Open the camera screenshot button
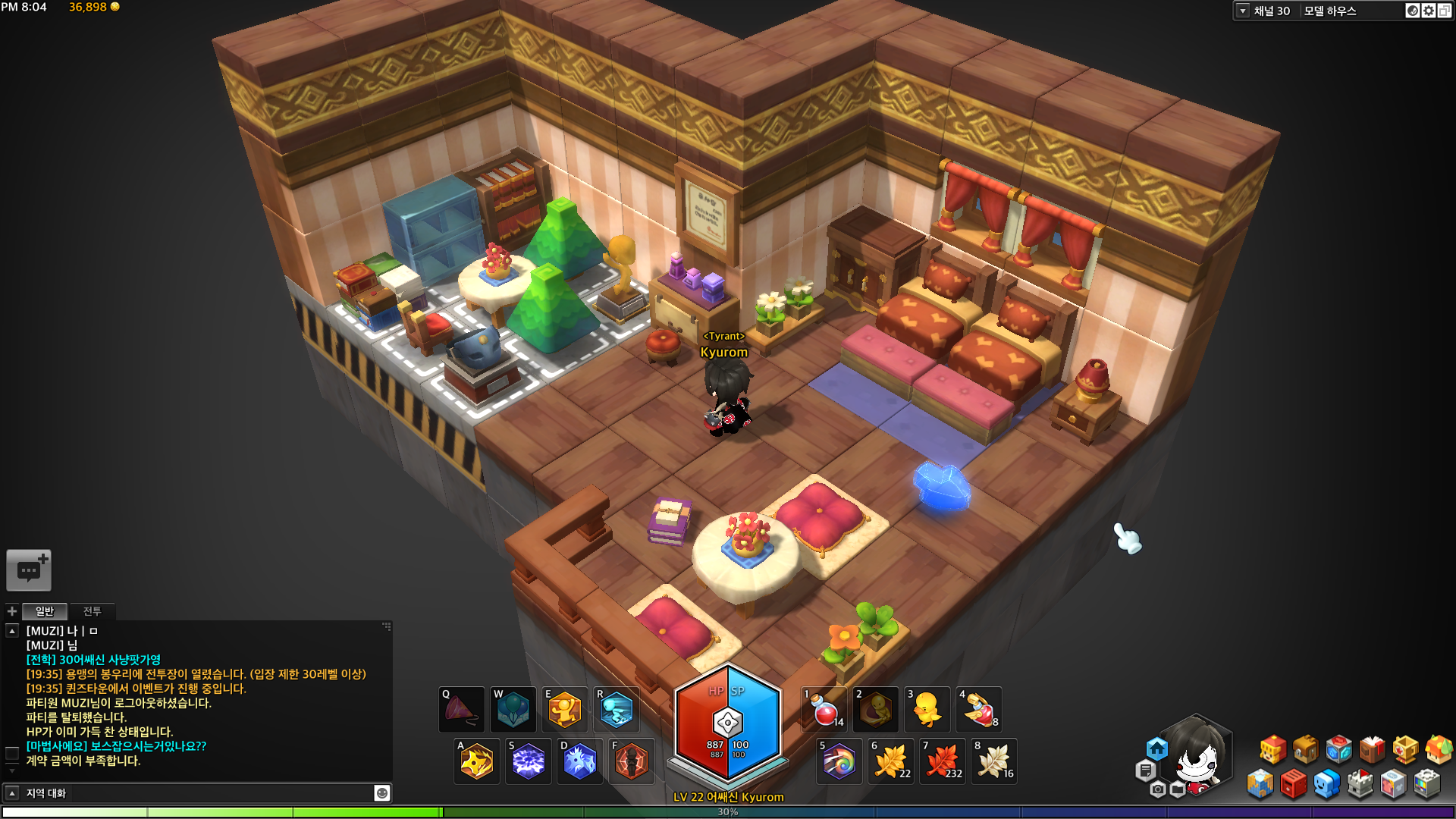1456x819 pixels. point(1157,789)
